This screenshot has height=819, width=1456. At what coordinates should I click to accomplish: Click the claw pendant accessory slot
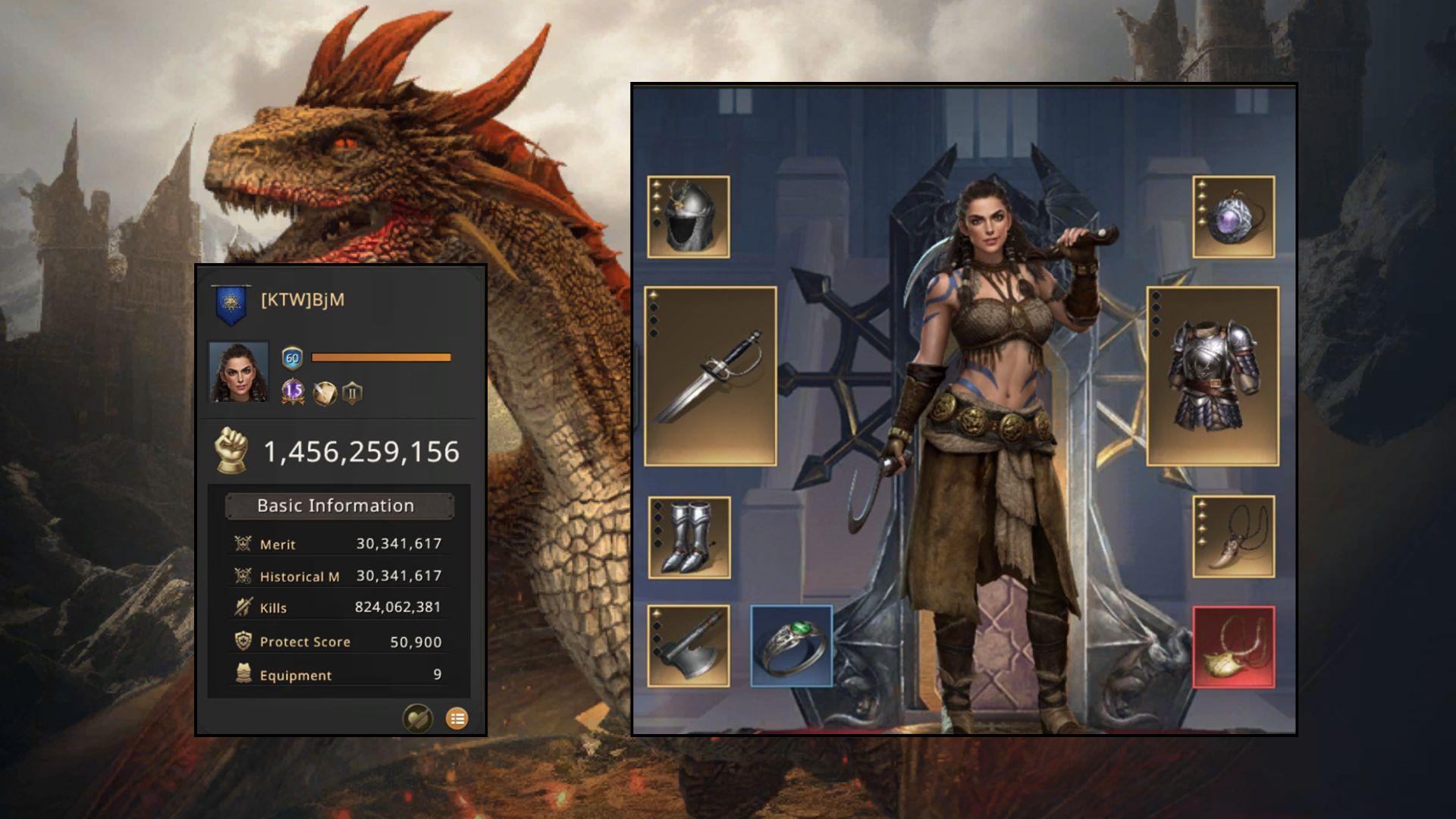click(1233, 537)
